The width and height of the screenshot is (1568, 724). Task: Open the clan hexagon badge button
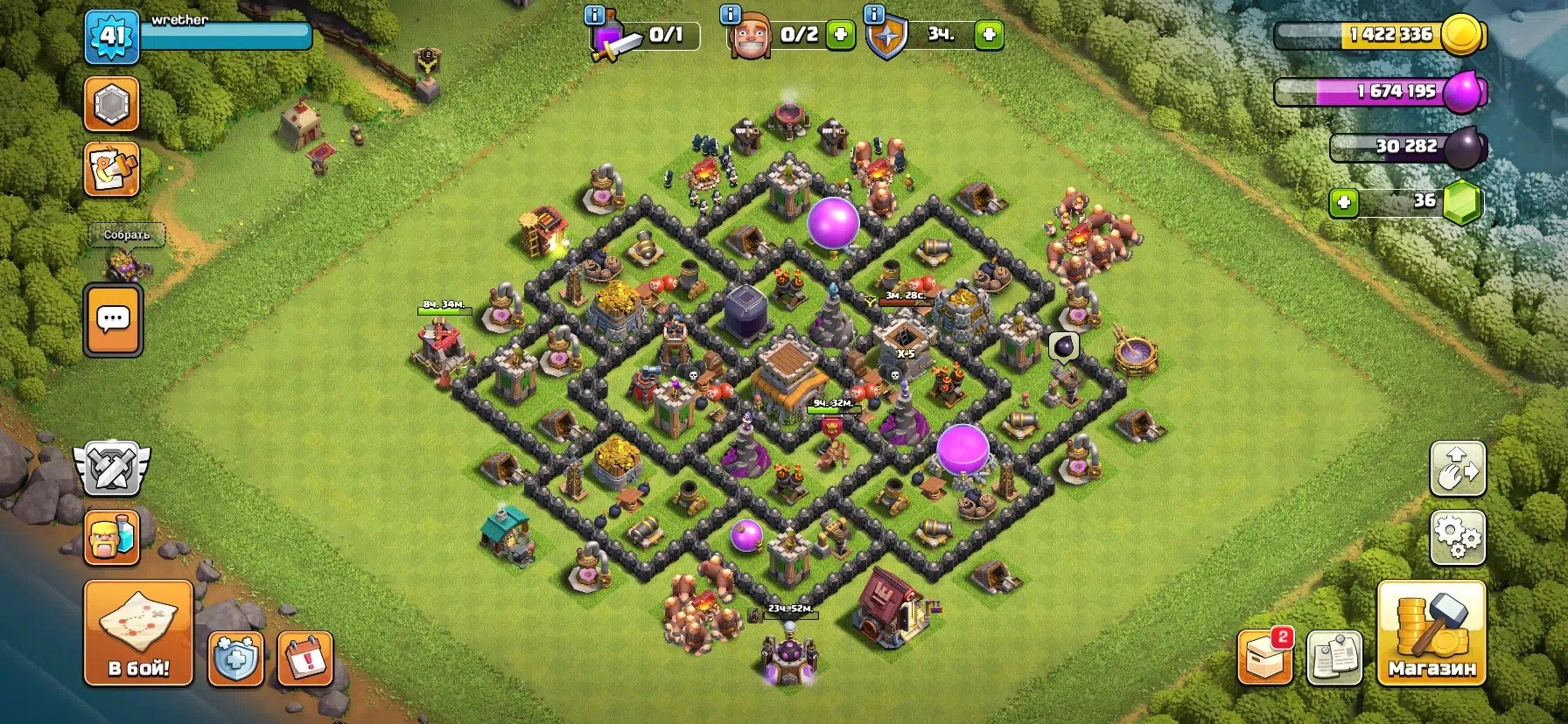coord(112,104)
